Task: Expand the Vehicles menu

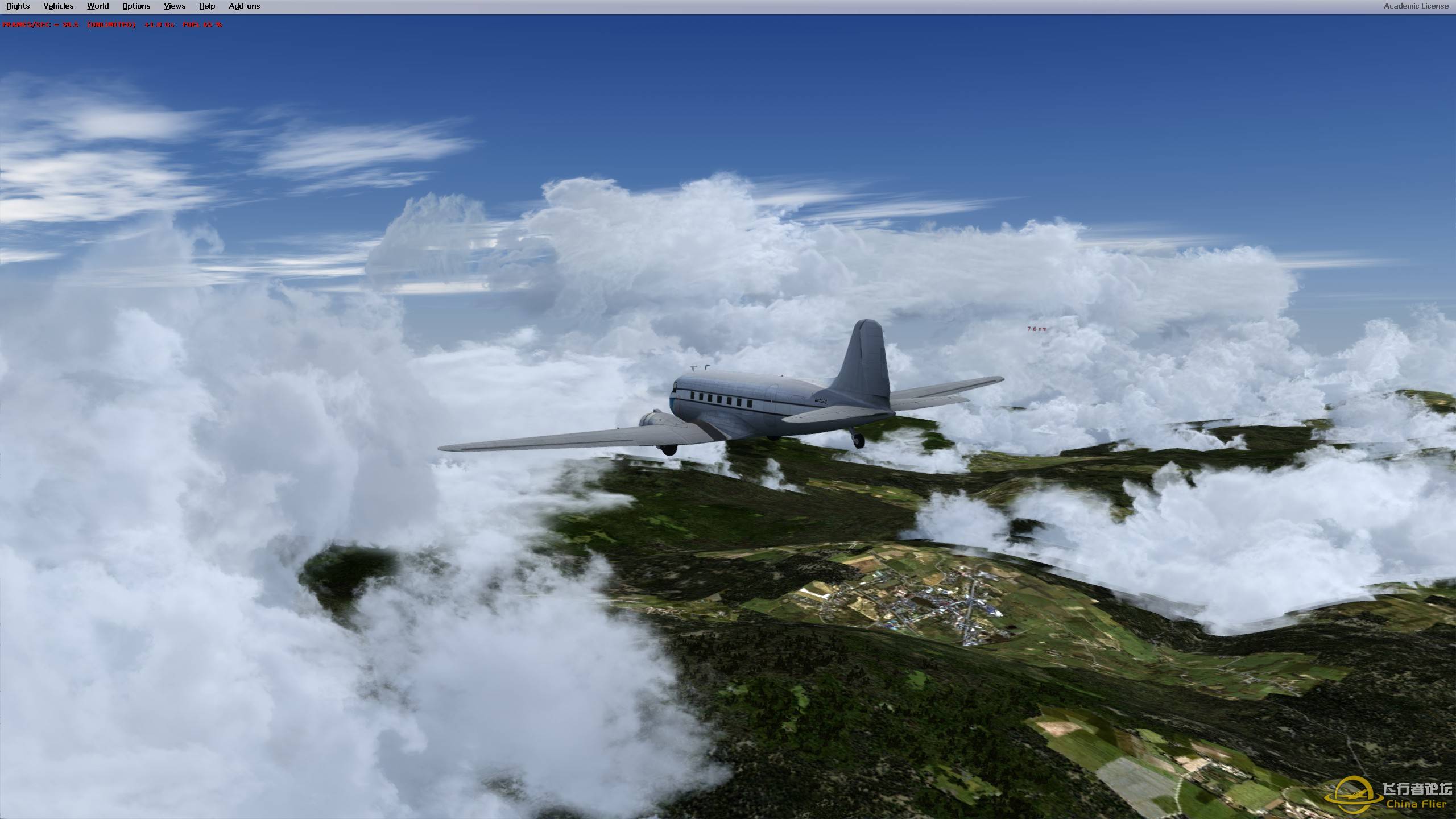Action: pyautogui.click(x=59, y=6)
